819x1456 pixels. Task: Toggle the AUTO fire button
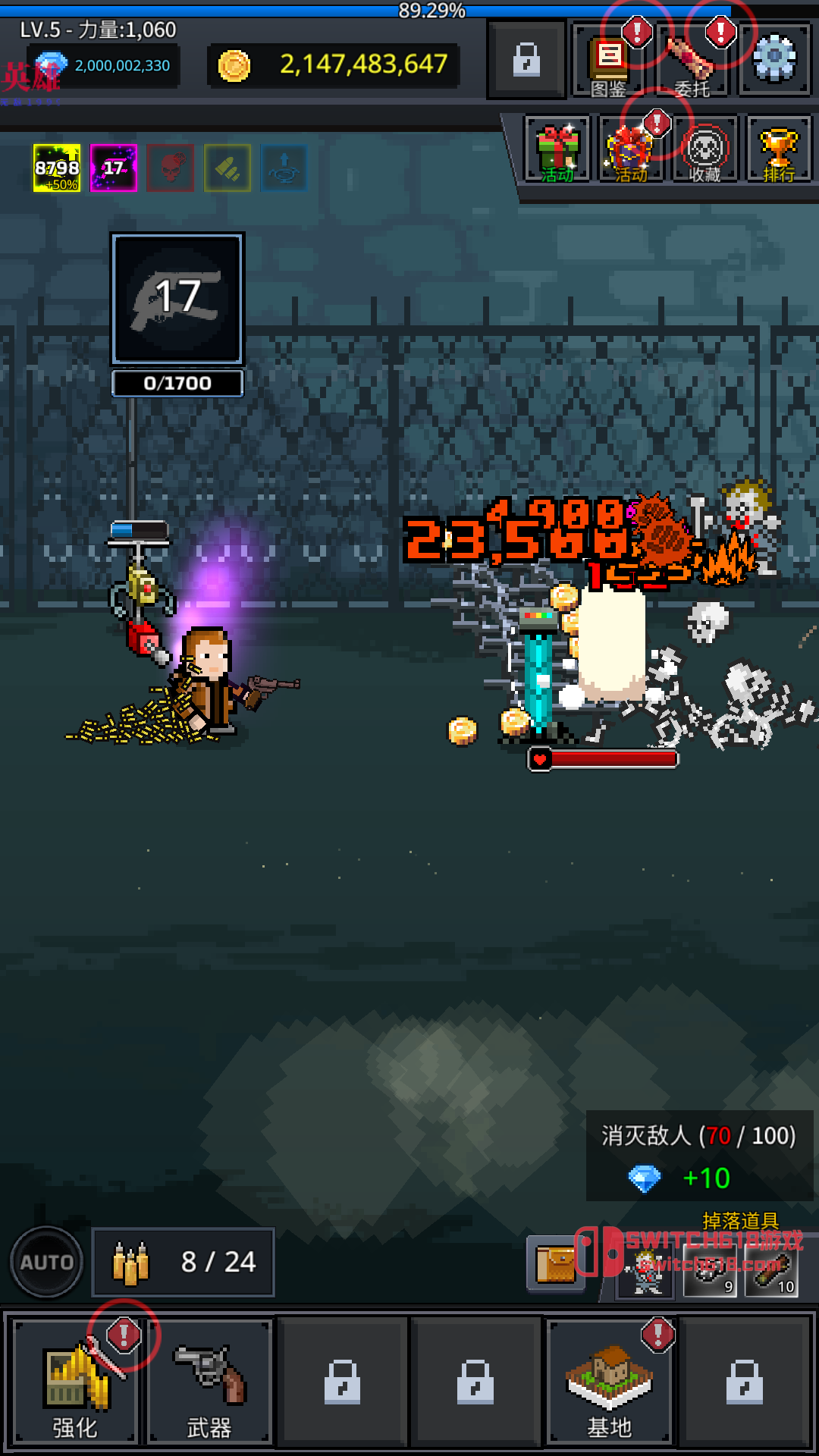[x=47, y=1262]
